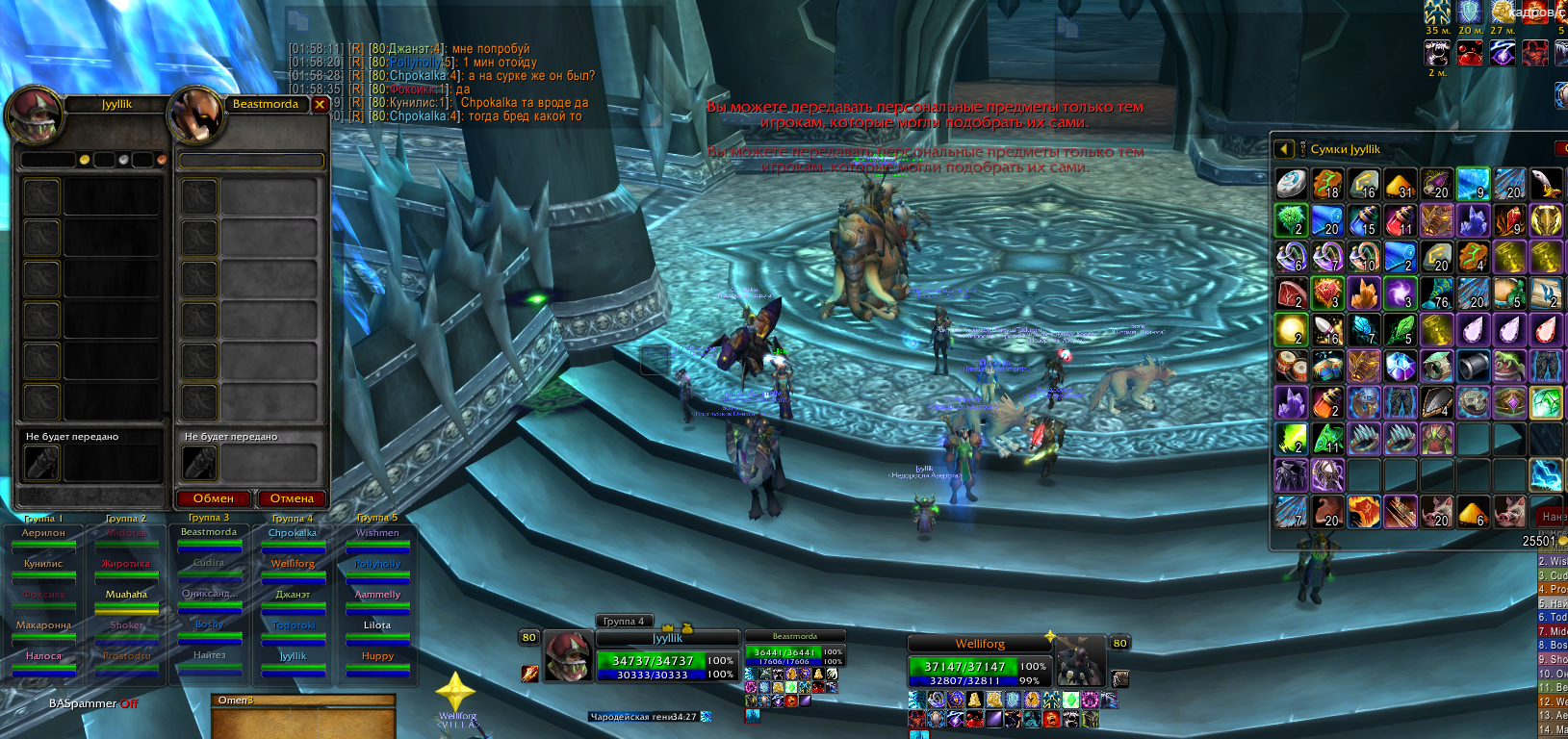Click the Обмен trade button
The image size is (1568, 739).
click(x=214, y=498)
